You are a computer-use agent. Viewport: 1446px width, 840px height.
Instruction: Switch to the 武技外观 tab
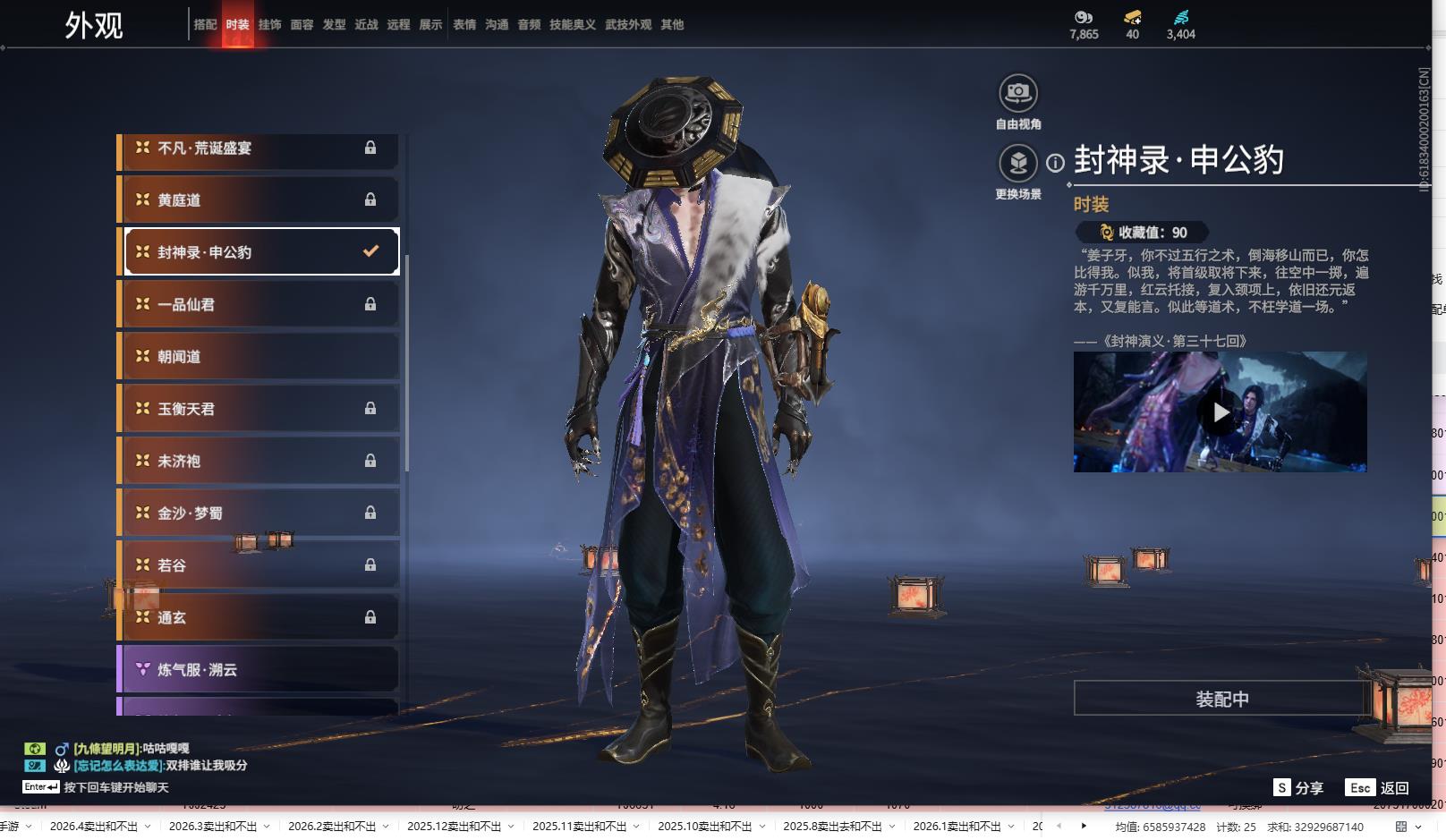[x=628, y=25]
